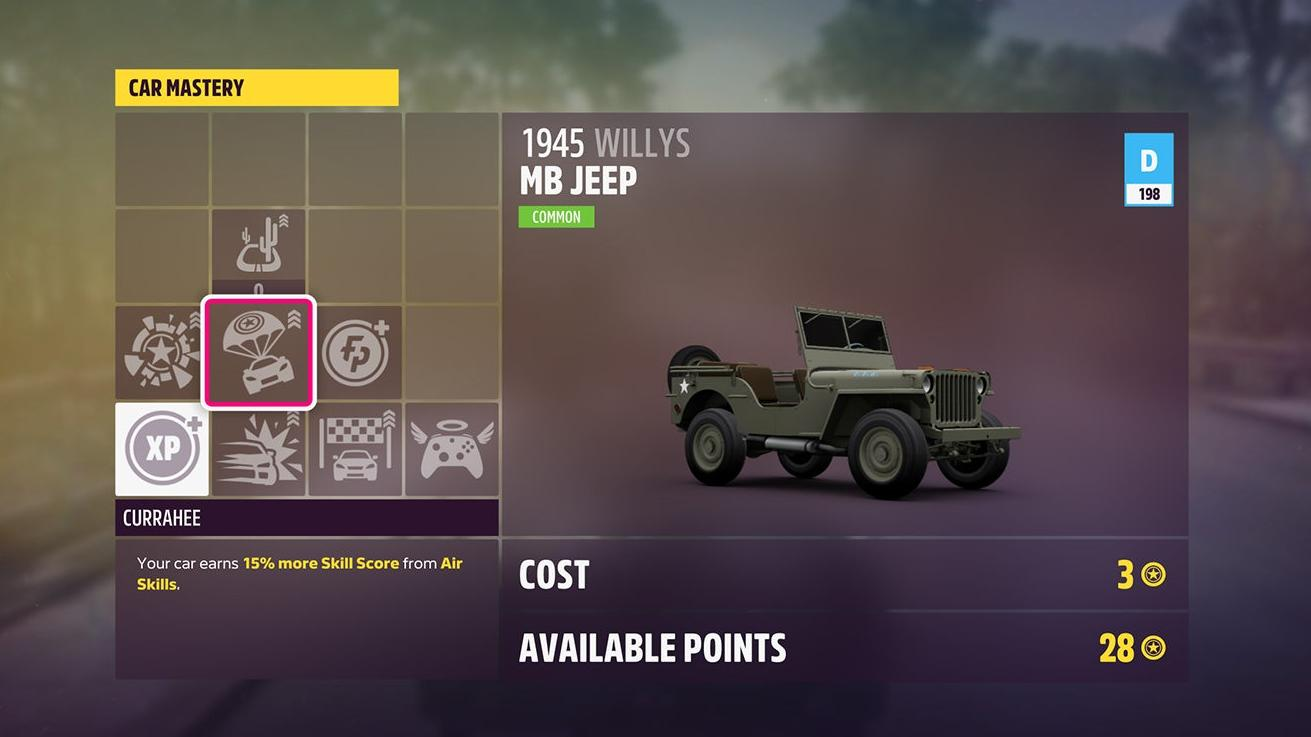Choose the XP bonus perk tile
The height and width of the screenshot is (737, 1311).
[162, 449]
